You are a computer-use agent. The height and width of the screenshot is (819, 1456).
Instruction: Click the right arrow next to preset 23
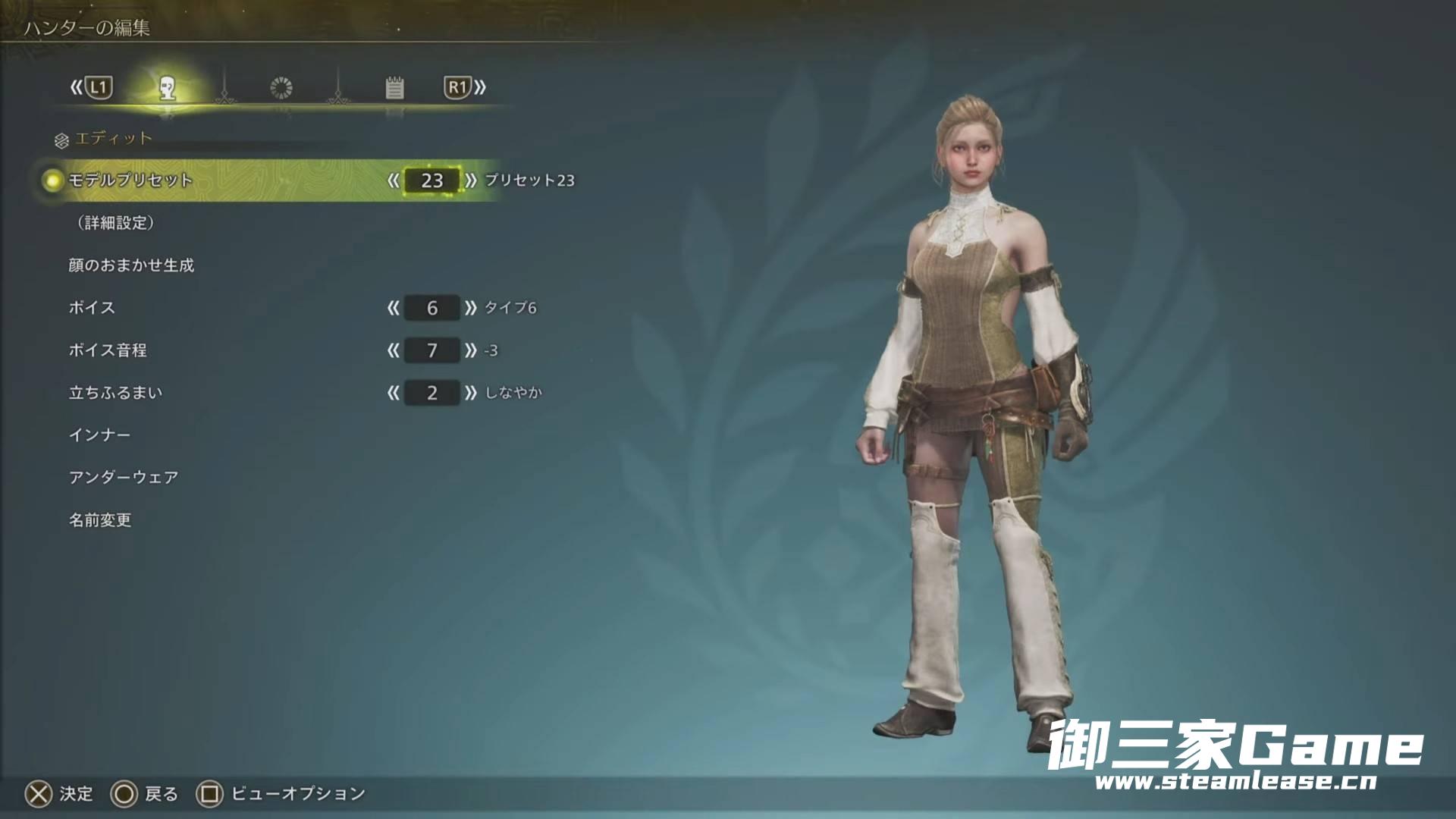[x=471, y=180]
